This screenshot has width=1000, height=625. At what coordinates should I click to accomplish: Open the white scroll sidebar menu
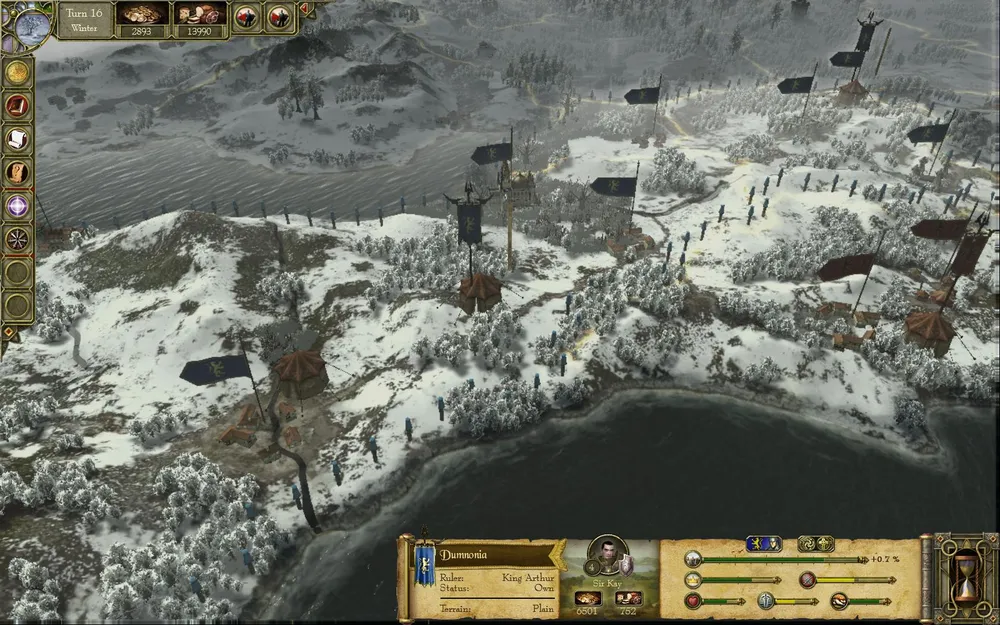click(x=17, y=139)
